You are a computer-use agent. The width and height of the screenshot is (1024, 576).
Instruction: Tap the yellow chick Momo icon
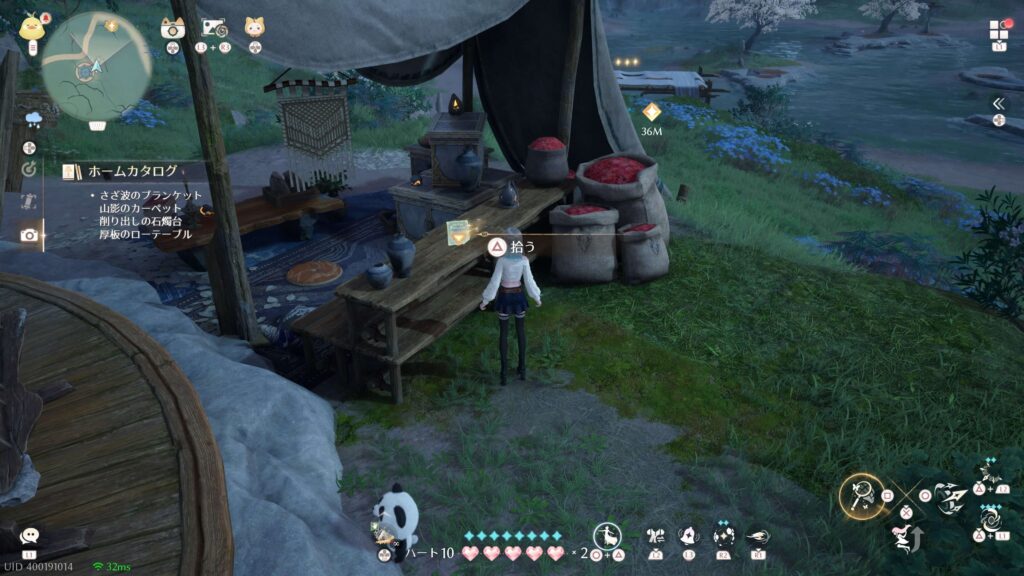tap(31, 26)
